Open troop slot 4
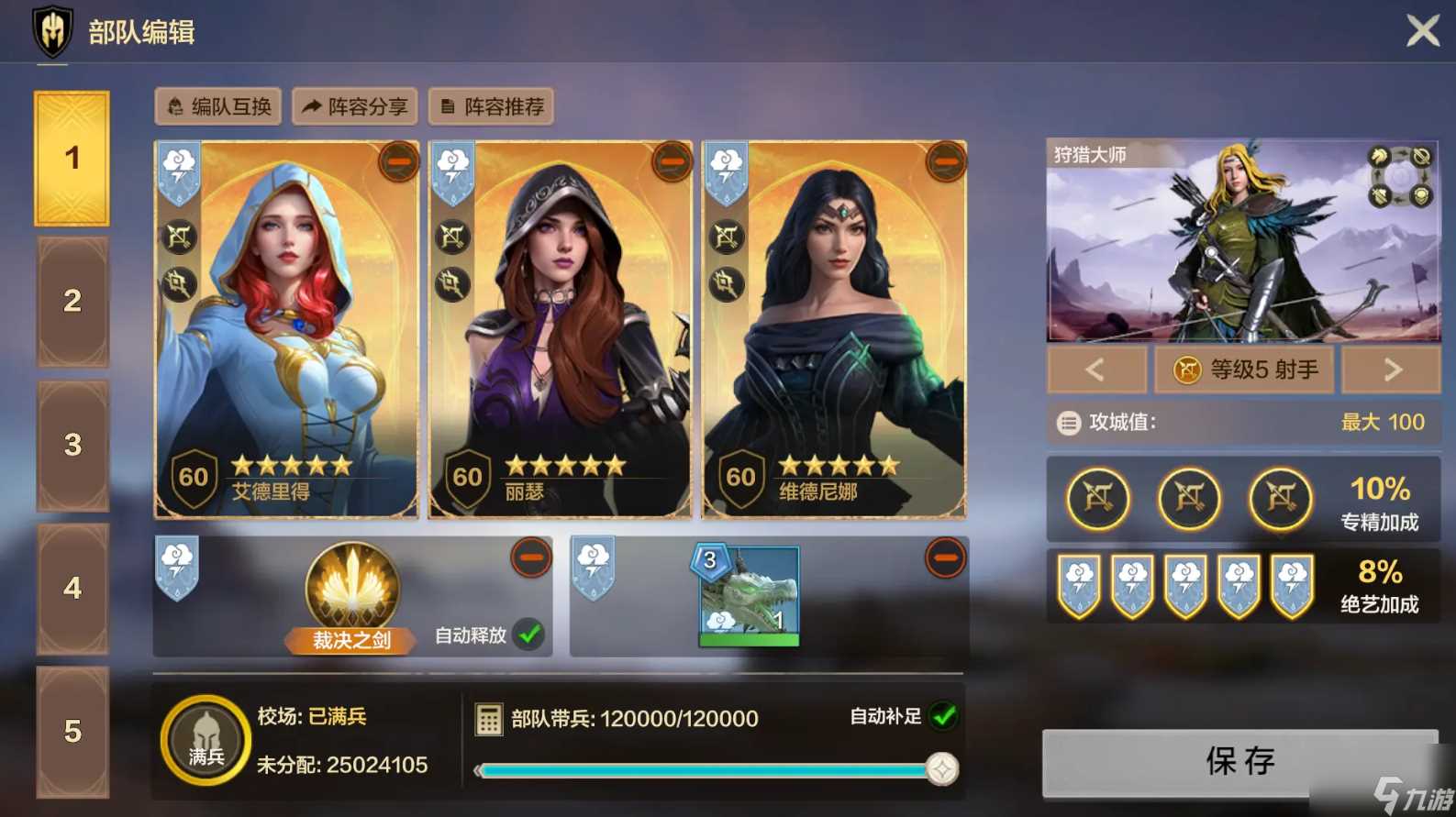Viewport: 1456px width, 817px height. (x=72, y=589)
